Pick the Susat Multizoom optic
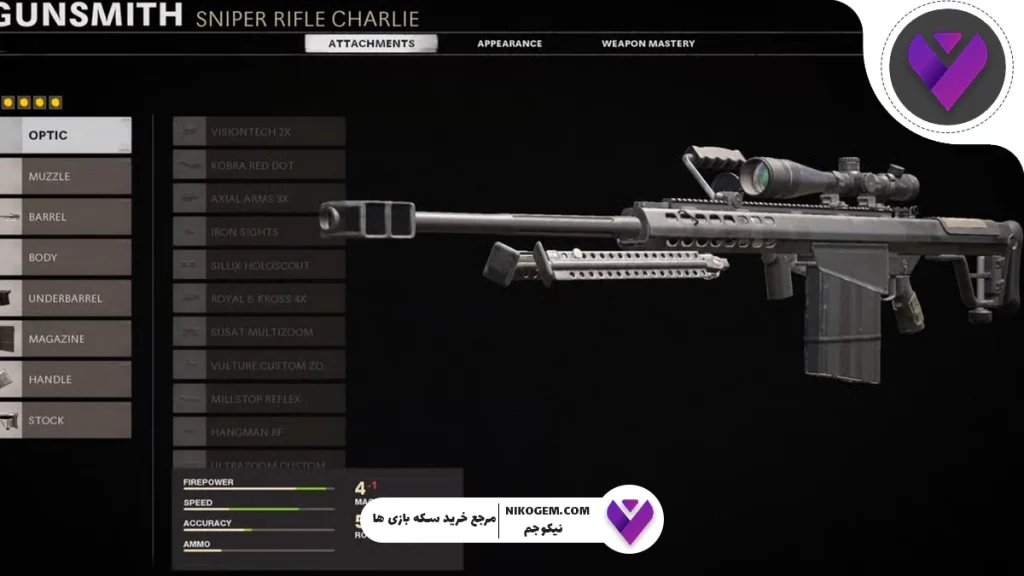Image resolution: width=1024 pixels, height=576 pixels. [x=259, y=332]
